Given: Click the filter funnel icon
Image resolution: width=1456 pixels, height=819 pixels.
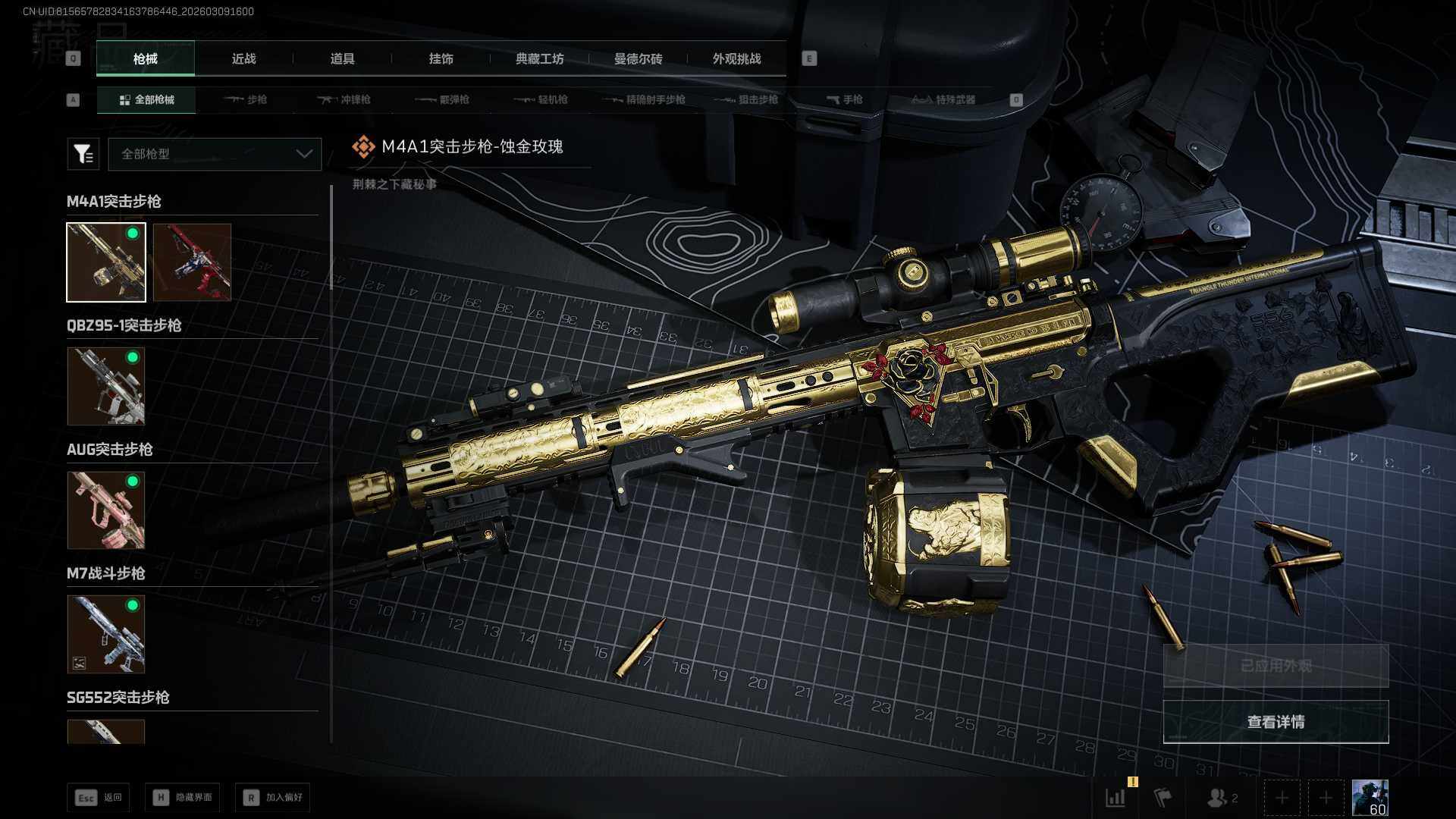Looking at the screenshot, I should click(83, 154).
